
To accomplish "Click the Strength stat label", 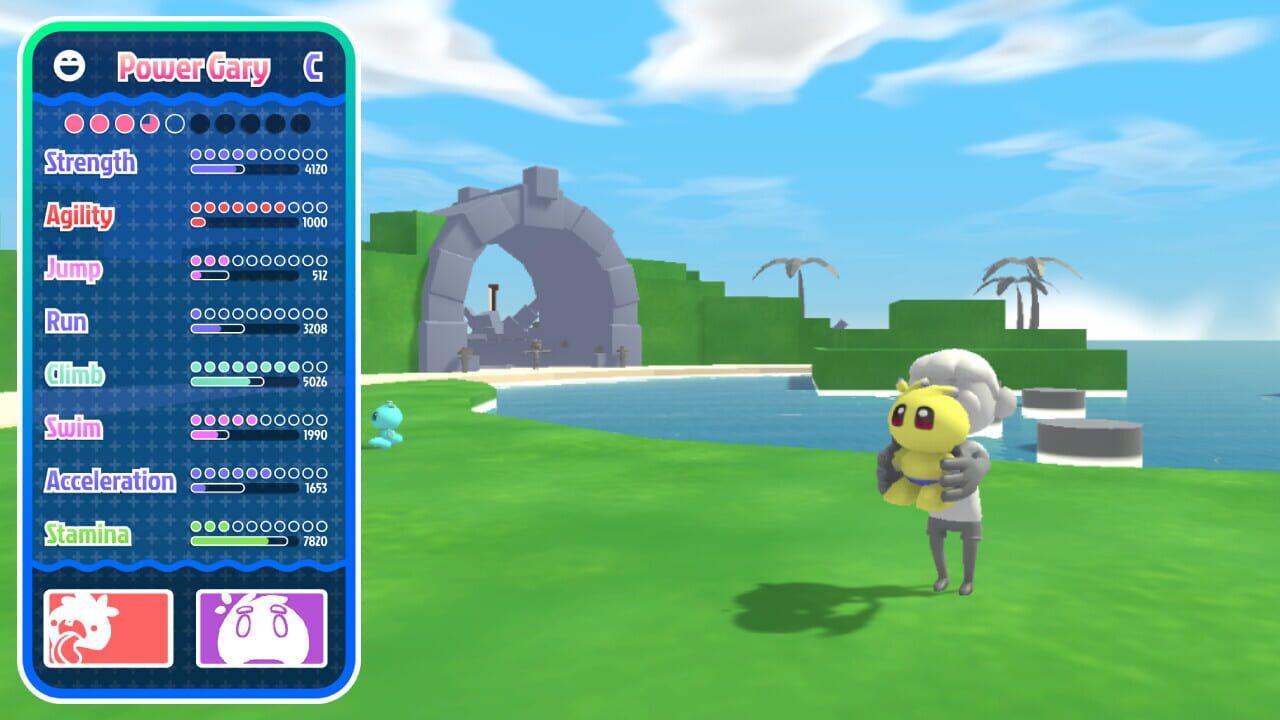I will (88, 163).
